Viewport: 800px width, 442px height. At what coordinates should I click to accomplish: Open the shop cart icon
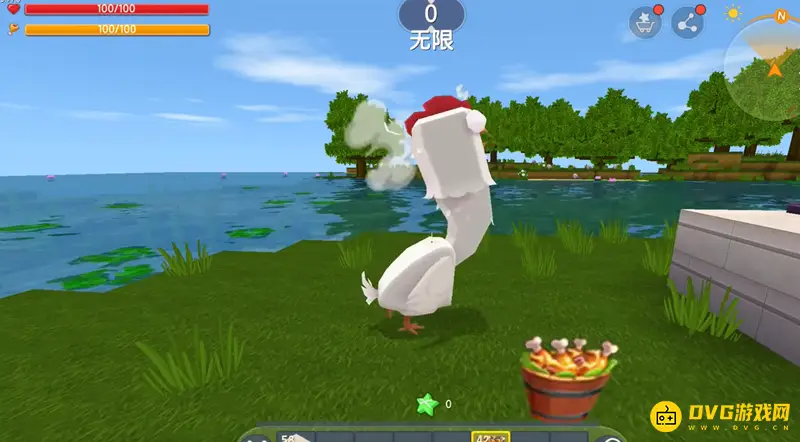click(x=644, y=23)
